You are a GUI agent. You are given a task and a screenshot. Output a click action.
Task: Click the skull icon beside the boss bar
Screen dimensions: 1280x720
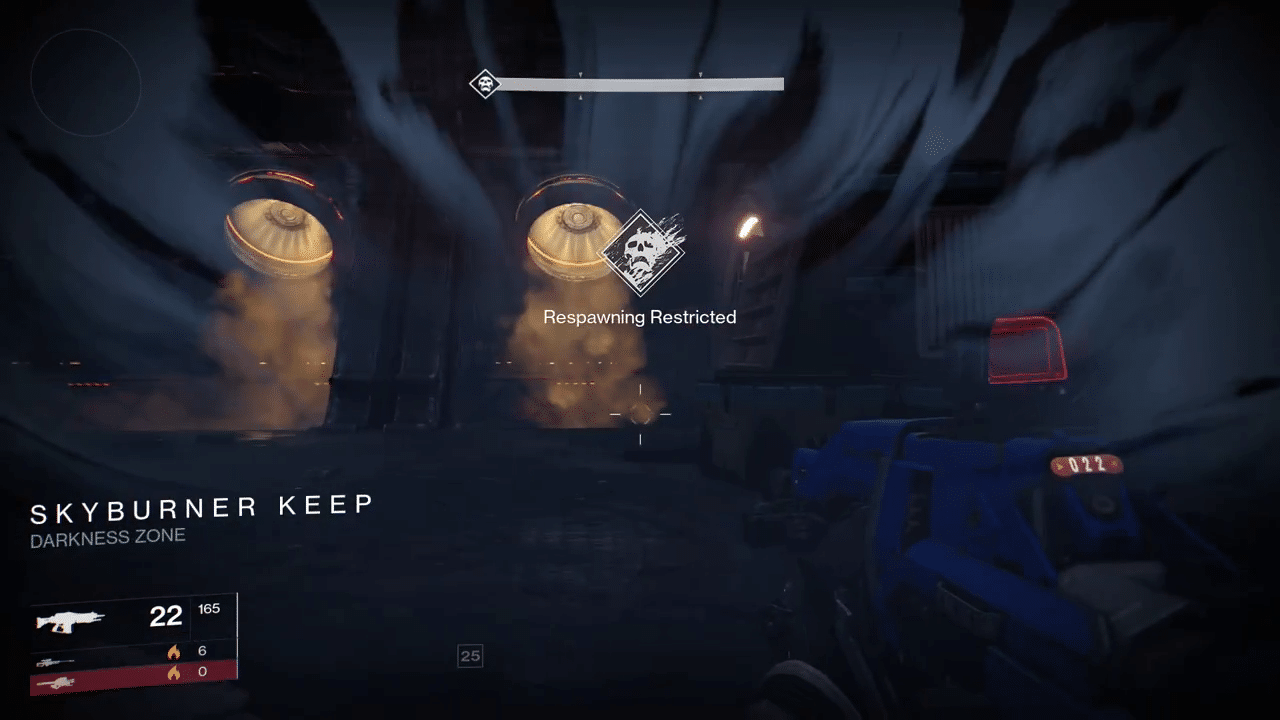click(485, 84)
